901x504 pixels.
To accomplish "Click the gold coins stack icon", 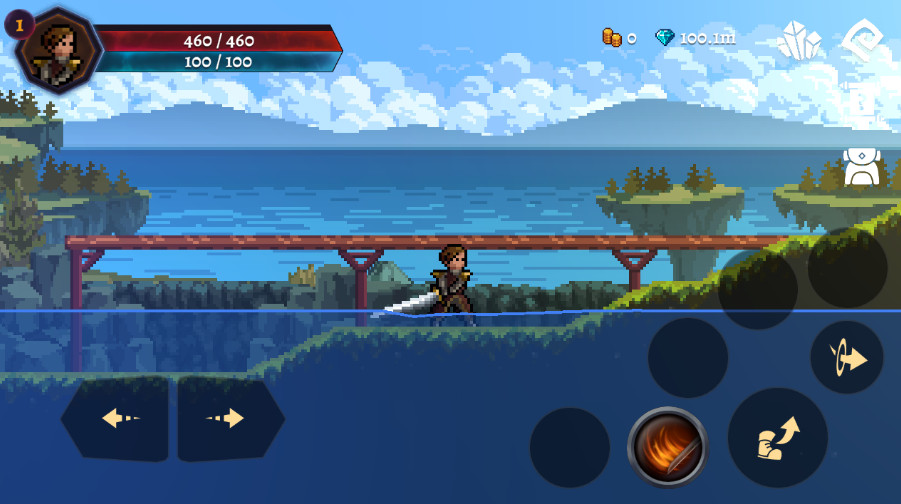I will (611, 38).
